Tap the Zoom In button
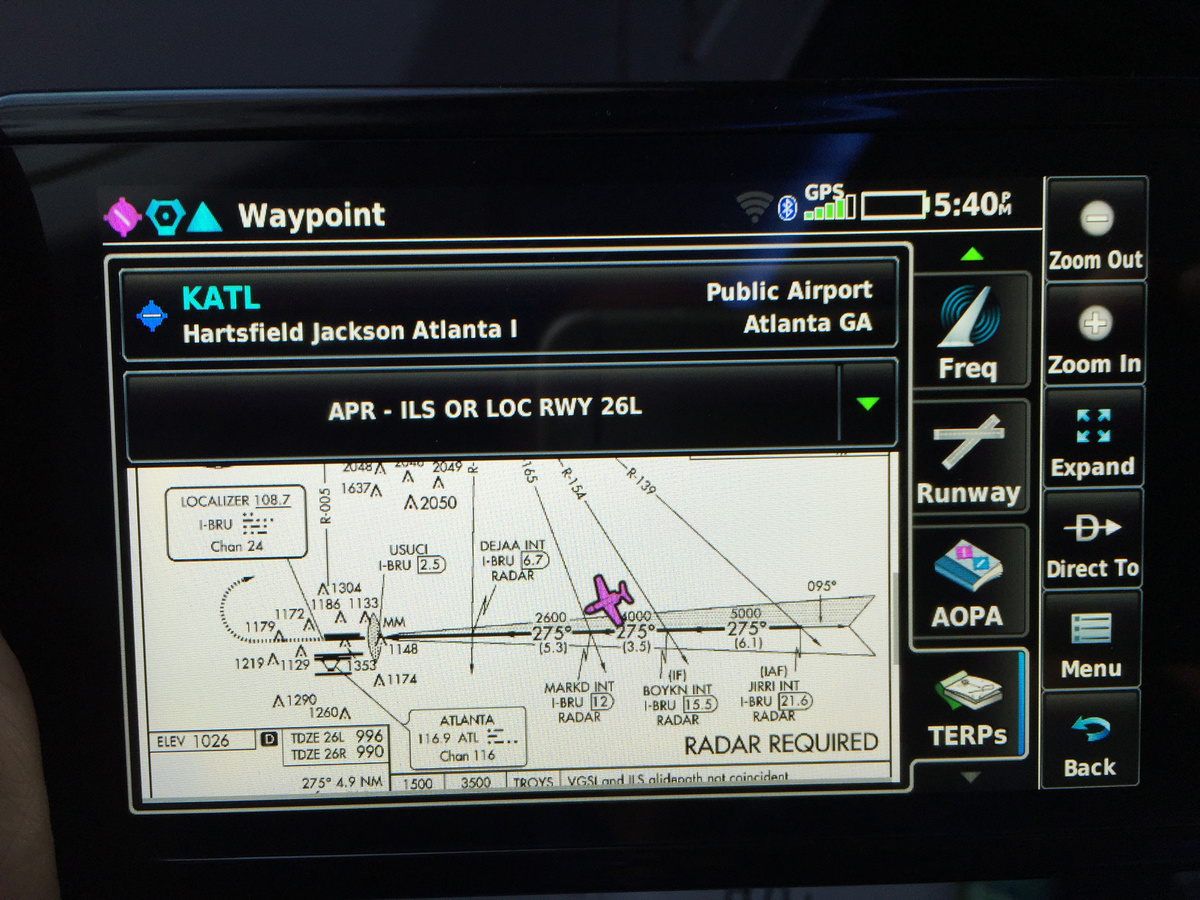The image size is (1200, 900). [x=1094, y=337]
